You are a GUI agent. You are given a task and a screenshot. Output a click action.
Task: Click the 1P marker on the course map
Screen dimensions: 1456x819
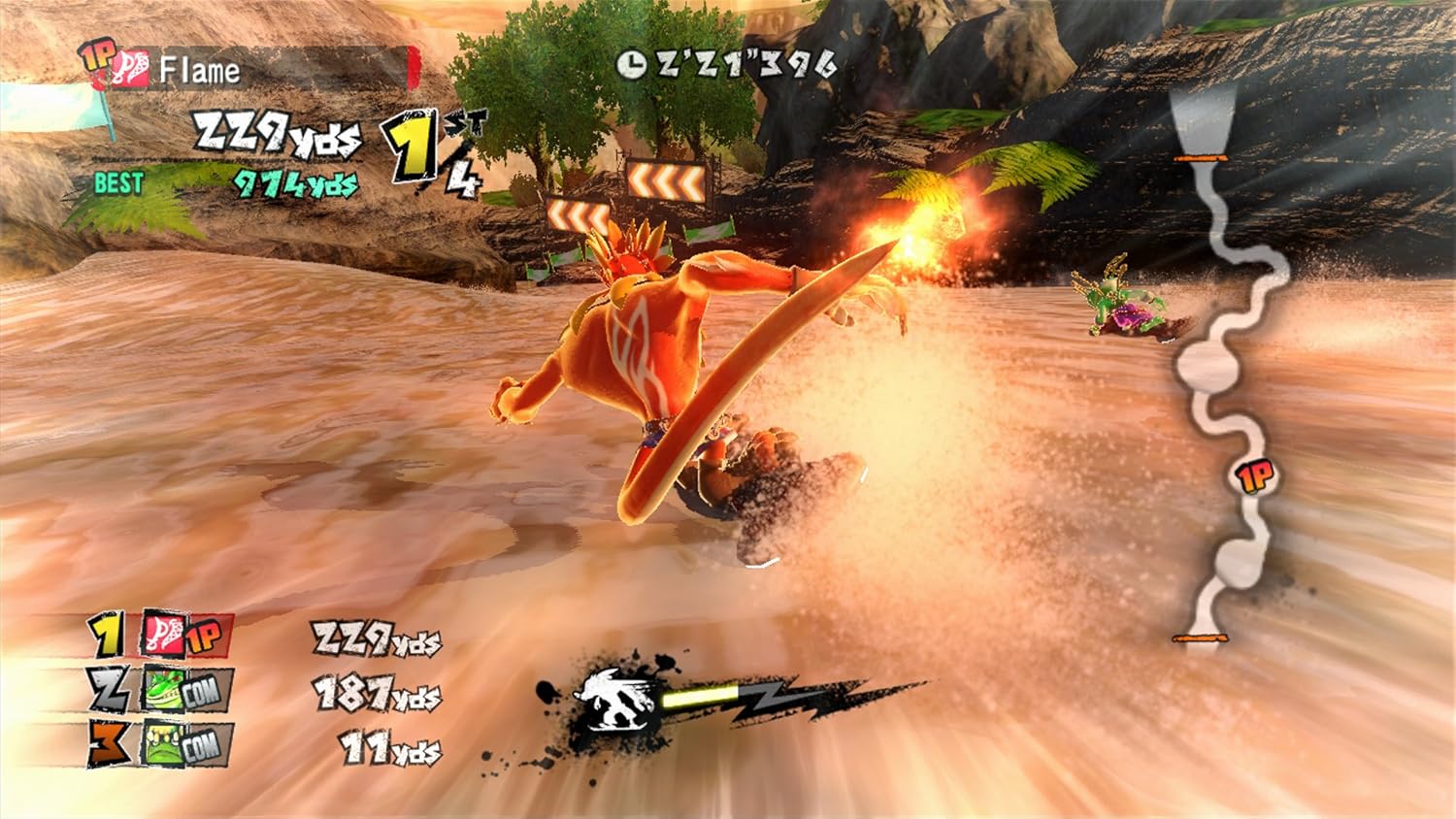pos(1254,475)
